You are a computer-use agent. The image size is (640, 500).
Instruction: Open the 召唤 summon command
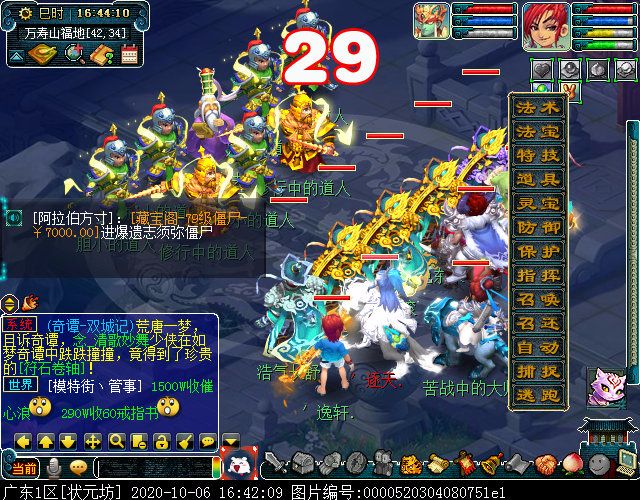pos(538,299)
